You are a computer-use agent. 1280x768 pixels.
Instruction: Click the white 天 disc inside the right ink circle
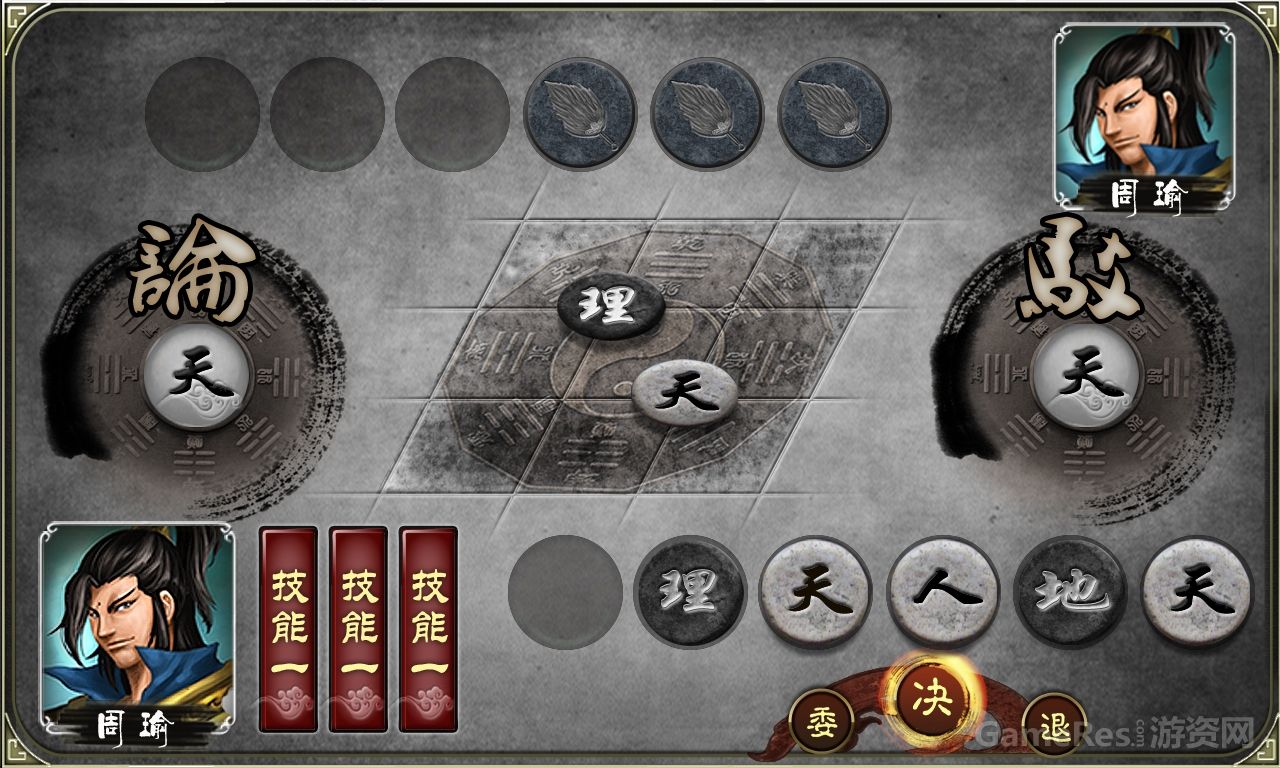[1089, 375]
